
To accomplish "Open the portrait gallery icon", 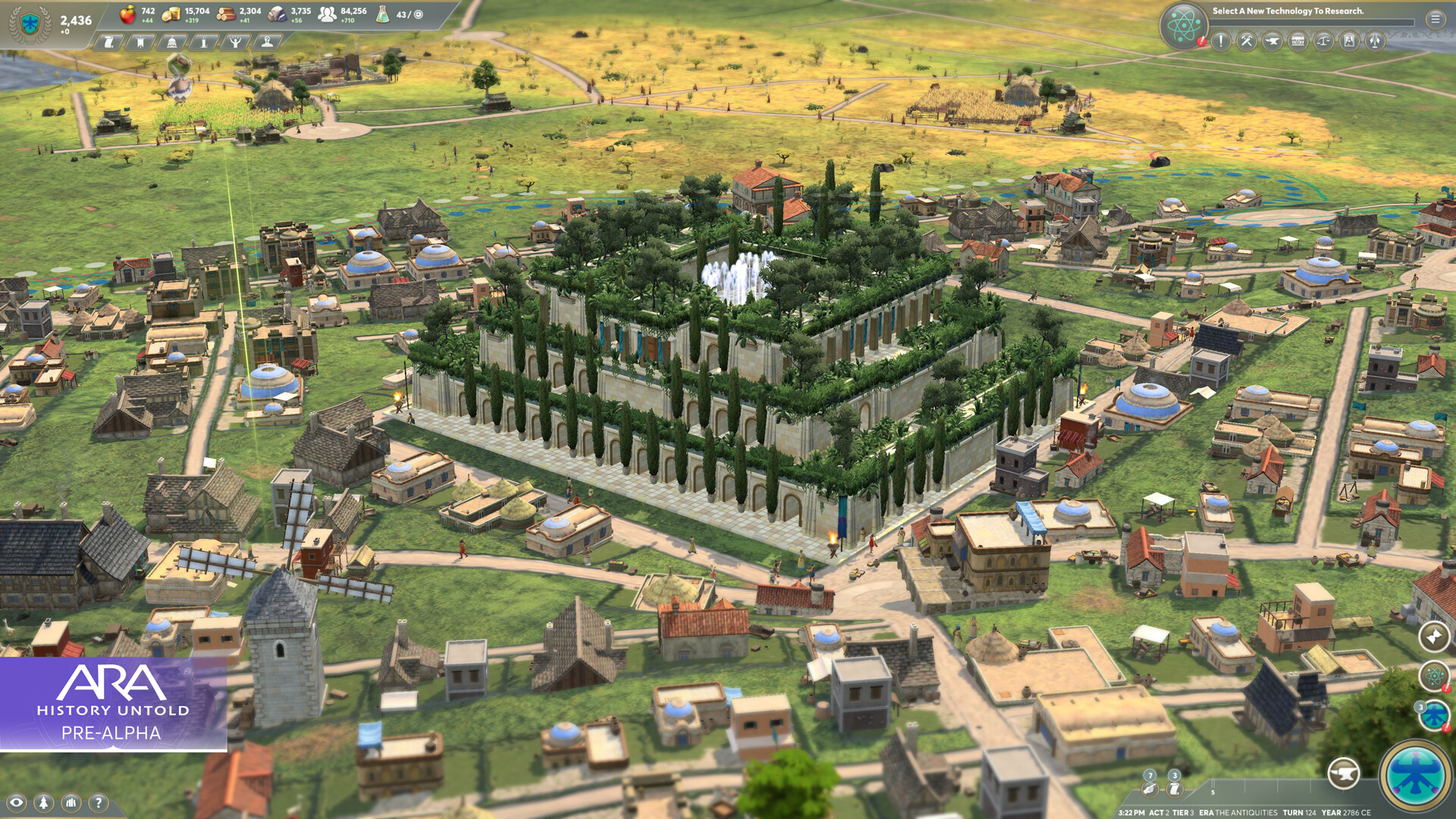I will coord(1350,41).
